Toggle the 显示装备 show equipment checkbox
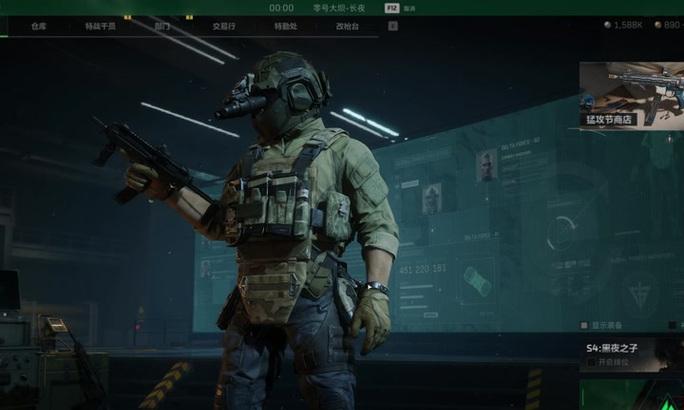 click(585, 325)
